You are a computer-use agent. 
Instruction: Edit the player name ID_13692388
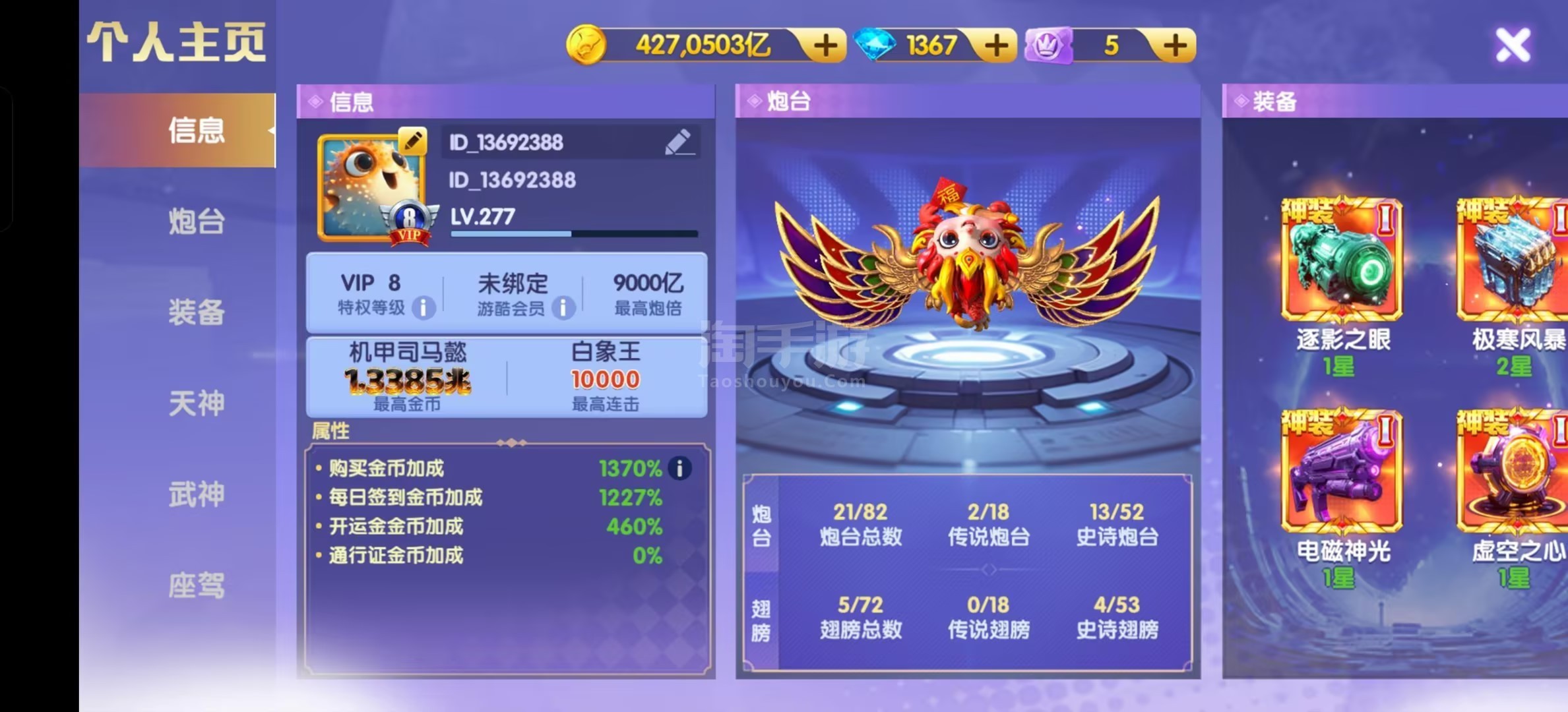click(679, 142)
